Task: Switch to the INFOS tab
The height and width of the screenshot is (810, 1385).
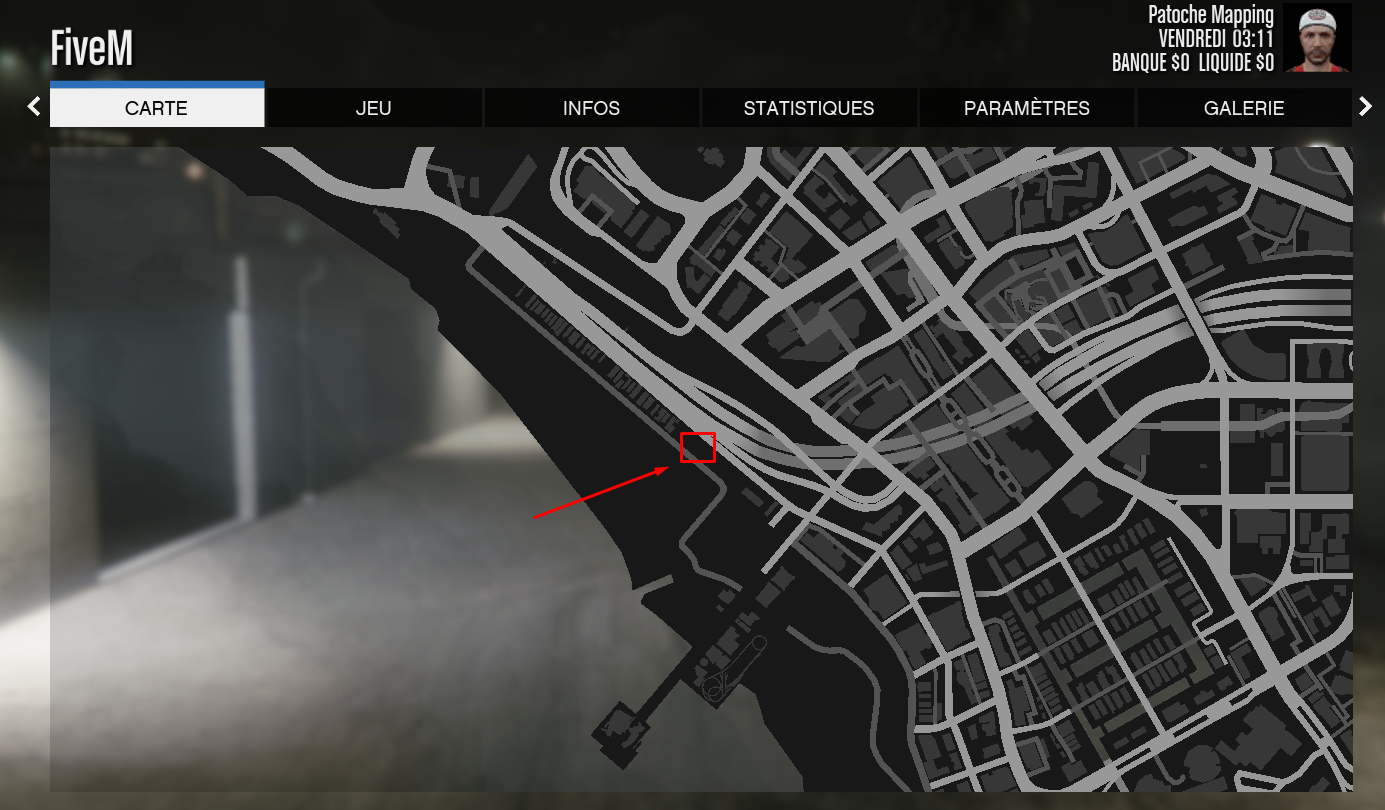Action: 591,107
